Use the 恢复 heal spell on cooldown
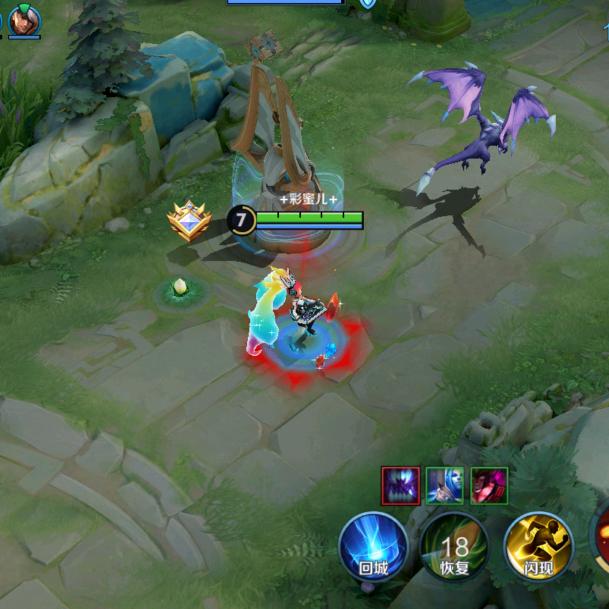The width and height of the screenshot is (609, 609). (455, 547)
